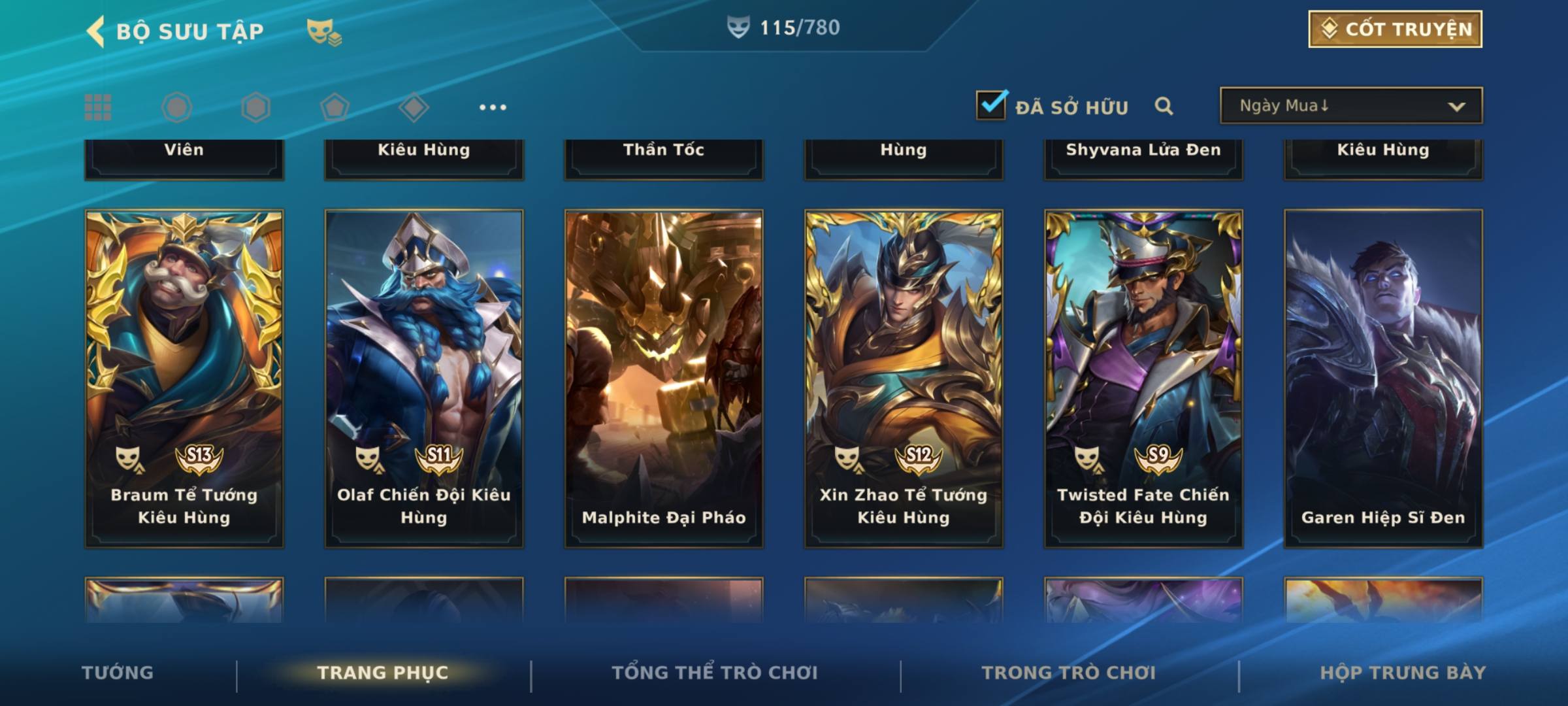
Task: Select Twisted Fate Chiến Đội Kiêu Hùng card
Action: [x=1143, y=378]
